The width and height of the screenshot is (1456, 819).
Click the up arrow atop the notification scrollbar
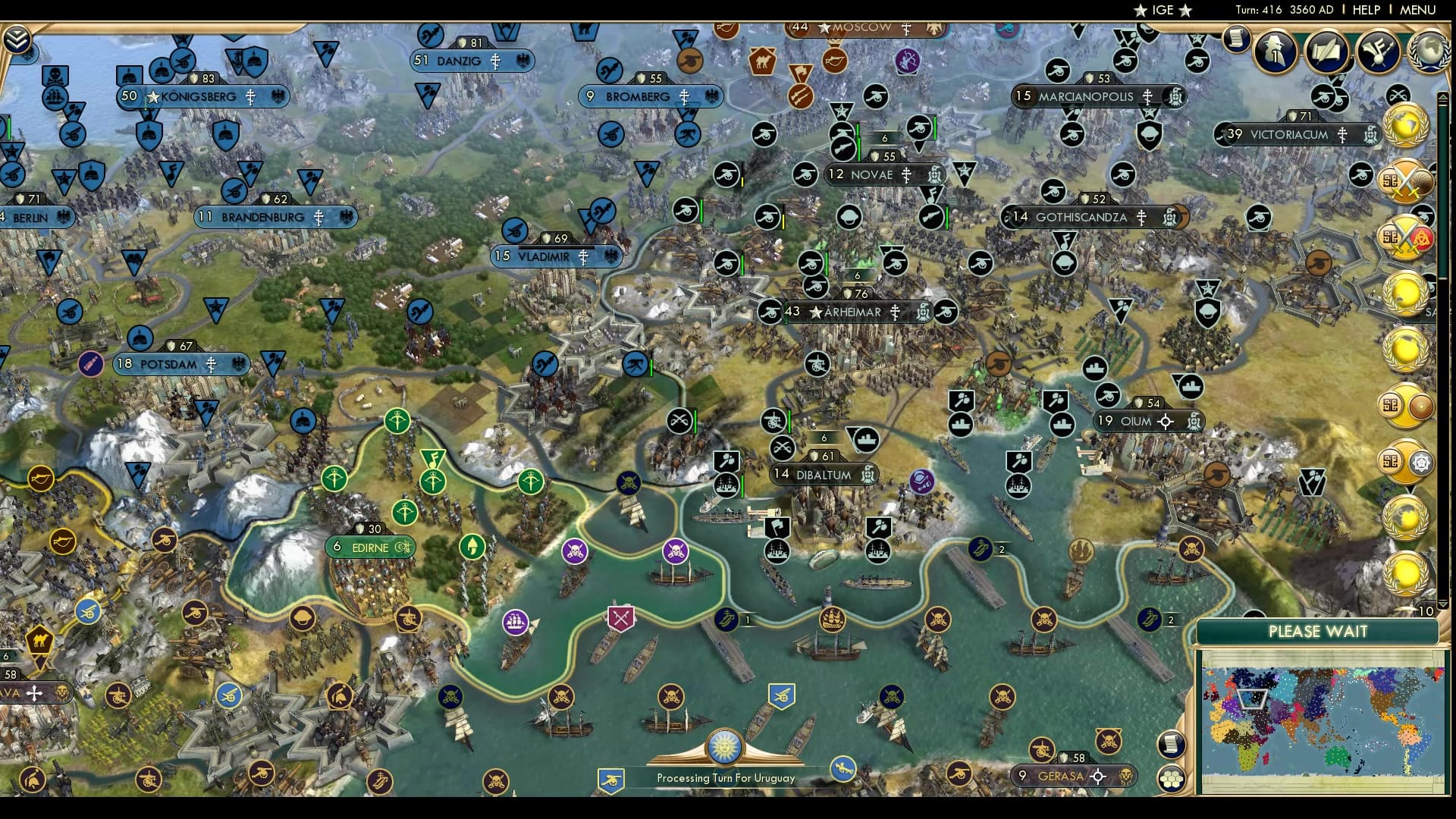[1442, 97]
